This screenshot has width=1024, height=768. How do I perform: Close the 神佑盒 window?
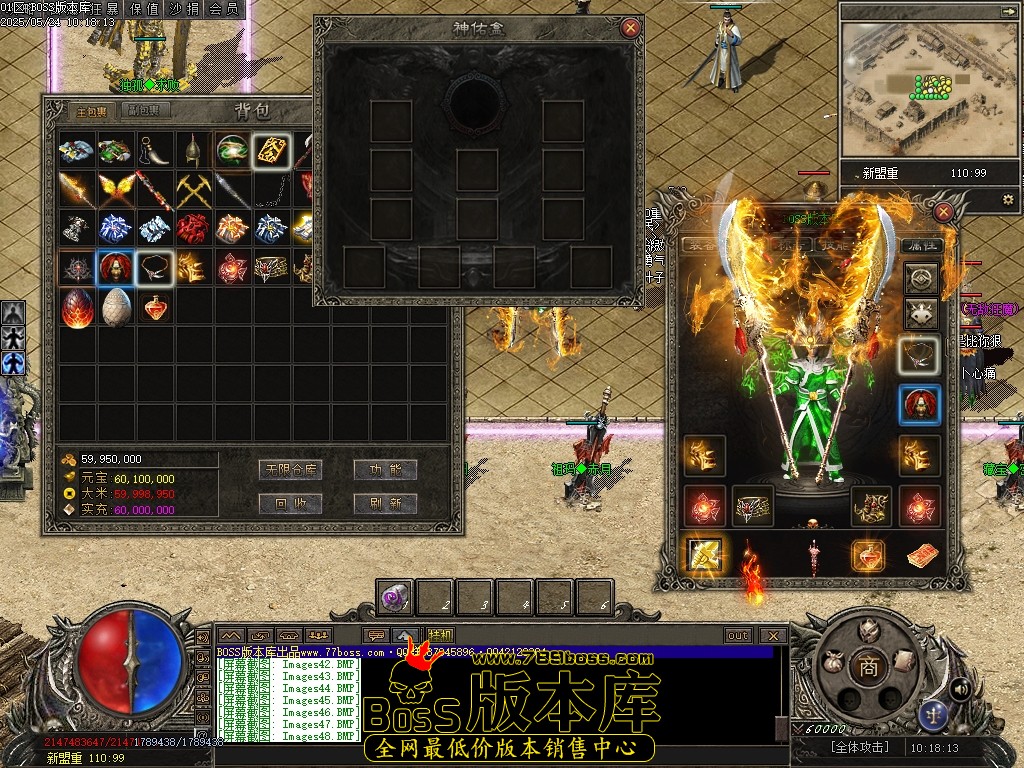coord(630,28)
